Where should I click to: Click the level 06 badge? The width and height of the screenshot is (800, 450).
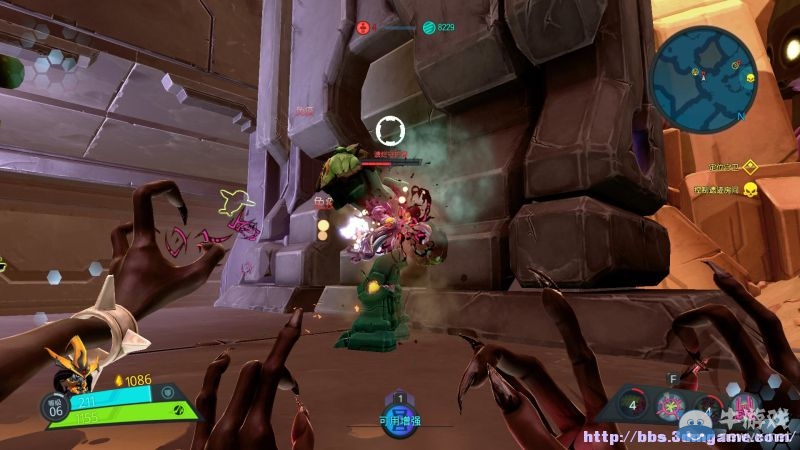54,406
